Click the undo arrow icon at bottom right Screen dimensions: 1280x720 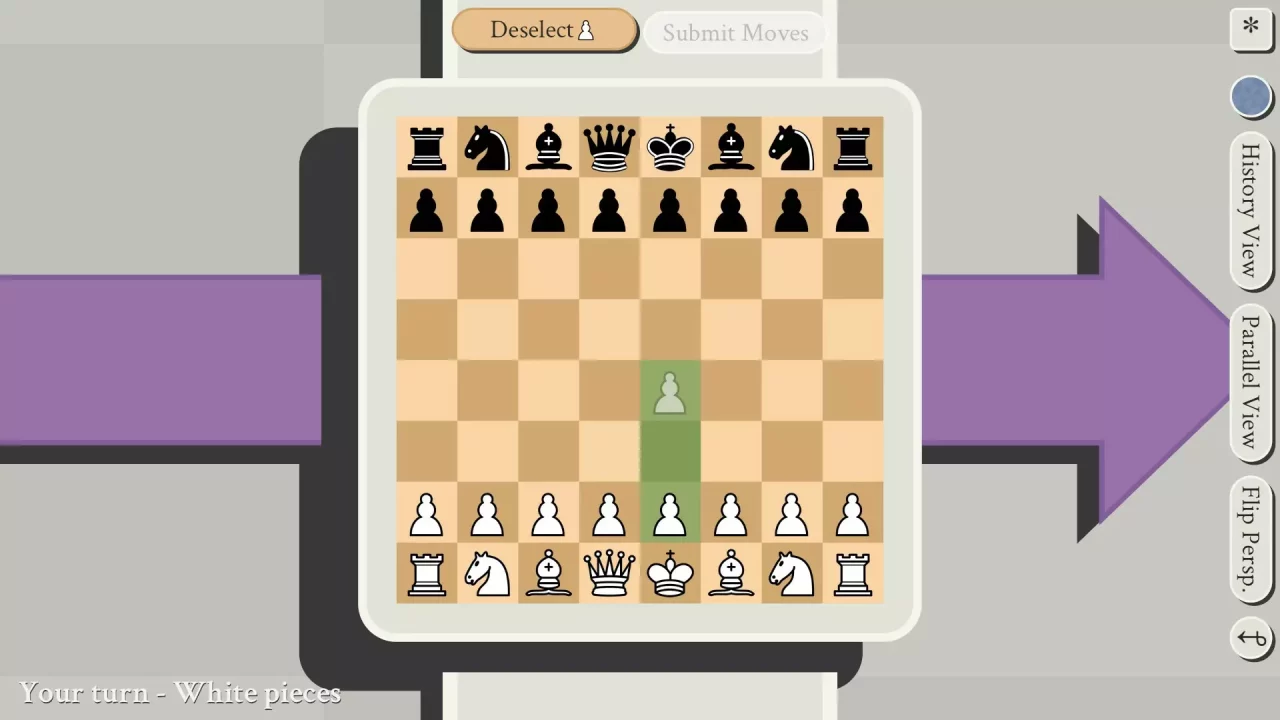coord(1251,638)
